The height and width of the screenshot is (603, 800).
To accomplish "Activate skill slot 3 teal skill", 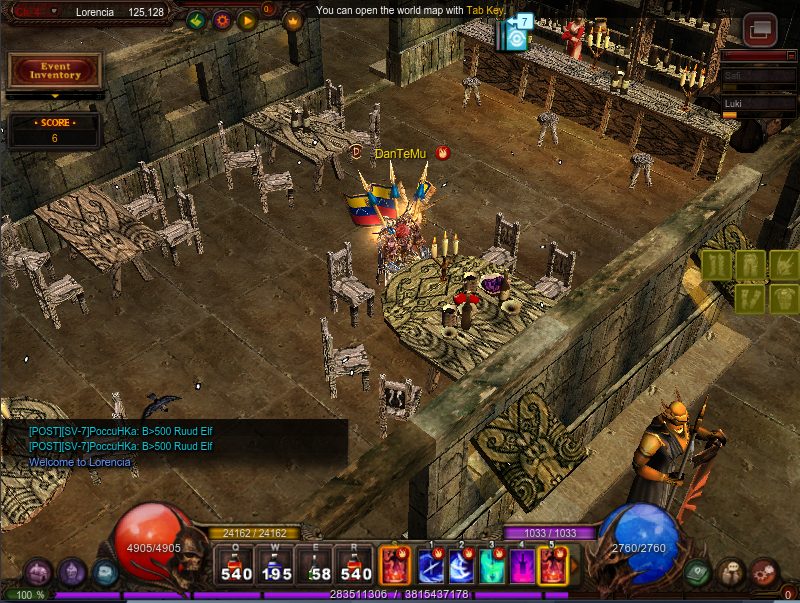I will 492,567.
